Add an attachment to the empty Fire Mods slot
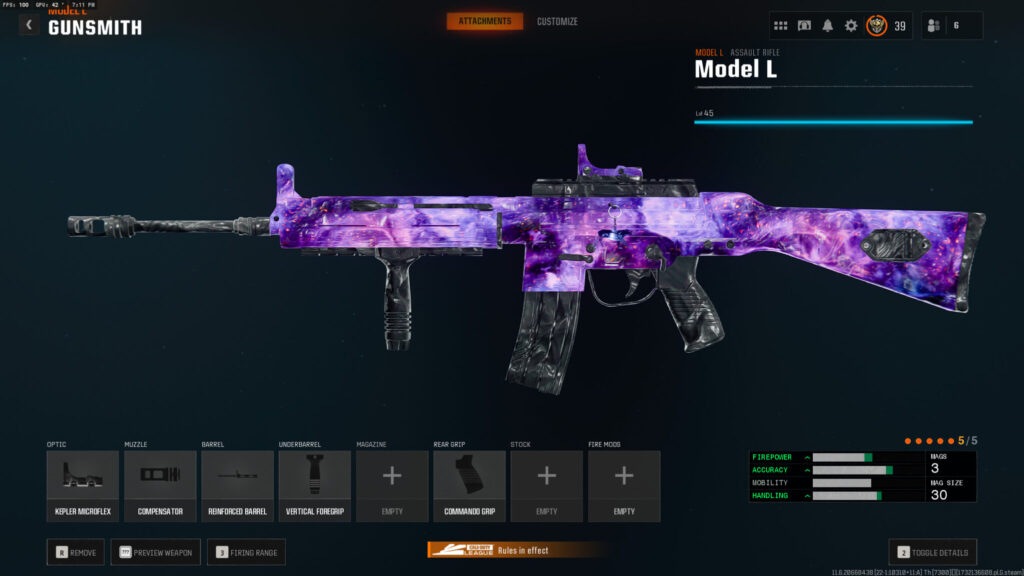Viewport: 1024px width, 576px height. 624,485
